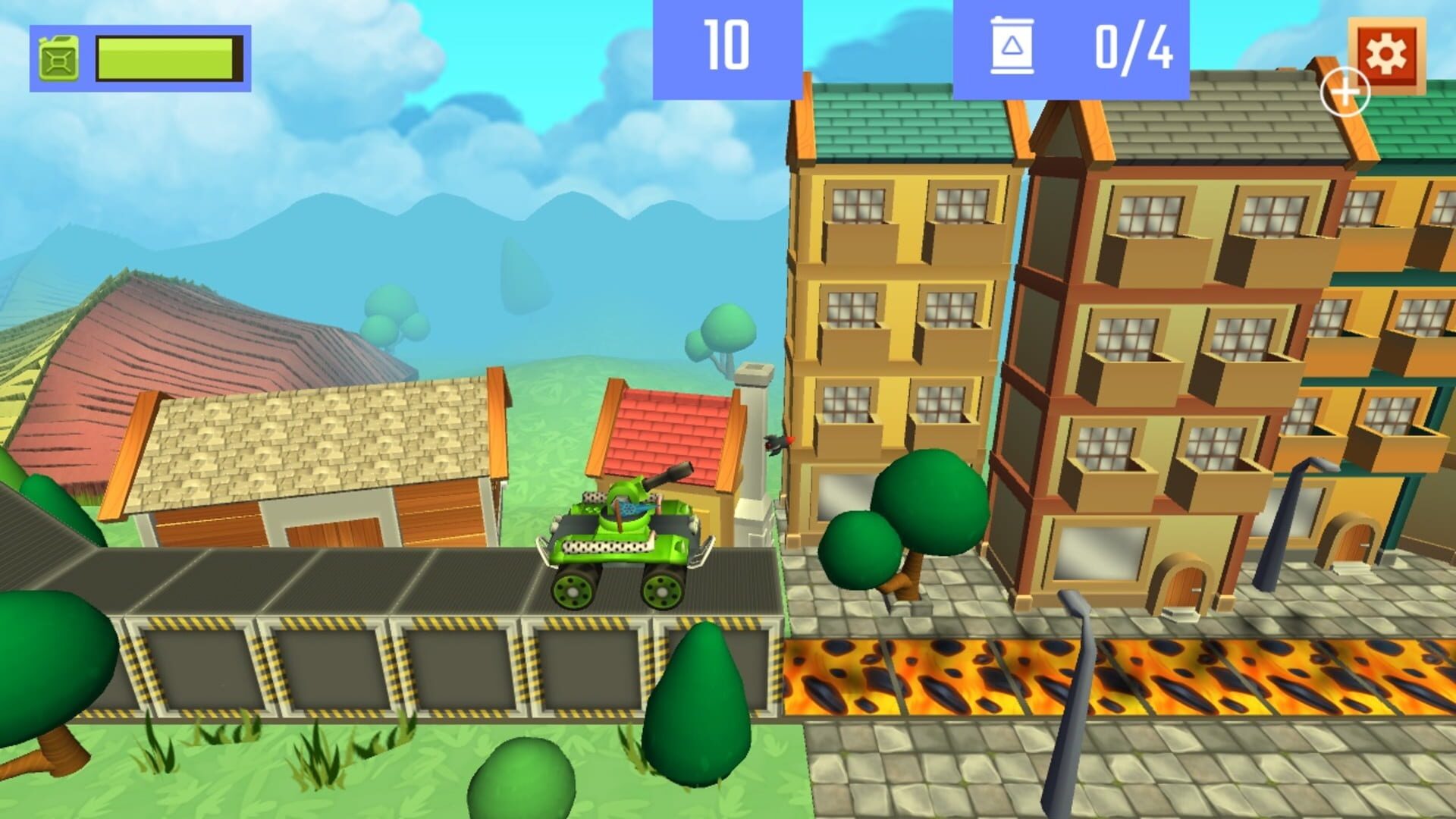Viewport: 1456px width, 819px height.
Task: Click the green tank's turret cannon
Action: [669, 475]
